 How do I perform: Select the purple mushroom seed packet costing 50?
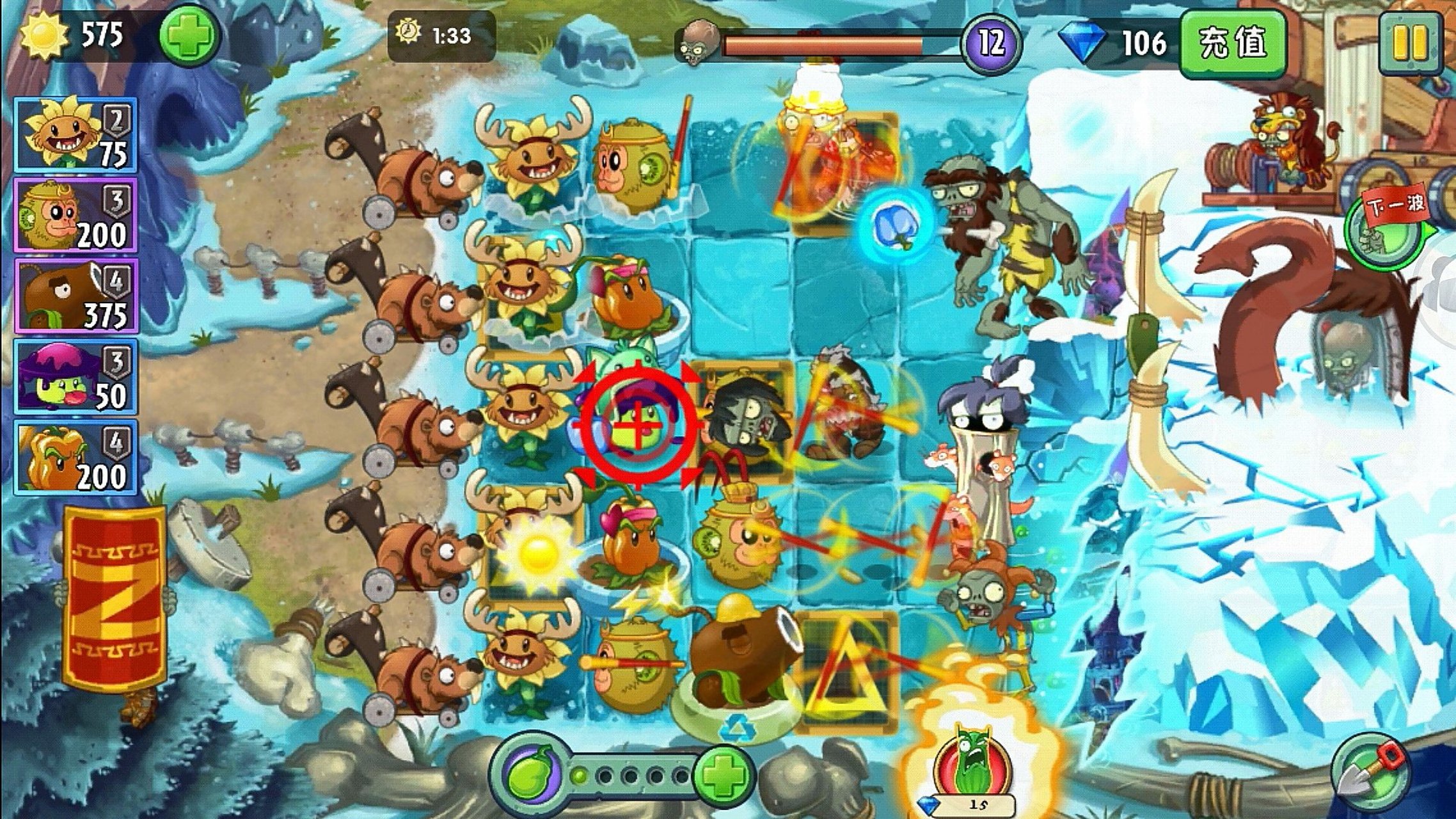click(75, 377)
